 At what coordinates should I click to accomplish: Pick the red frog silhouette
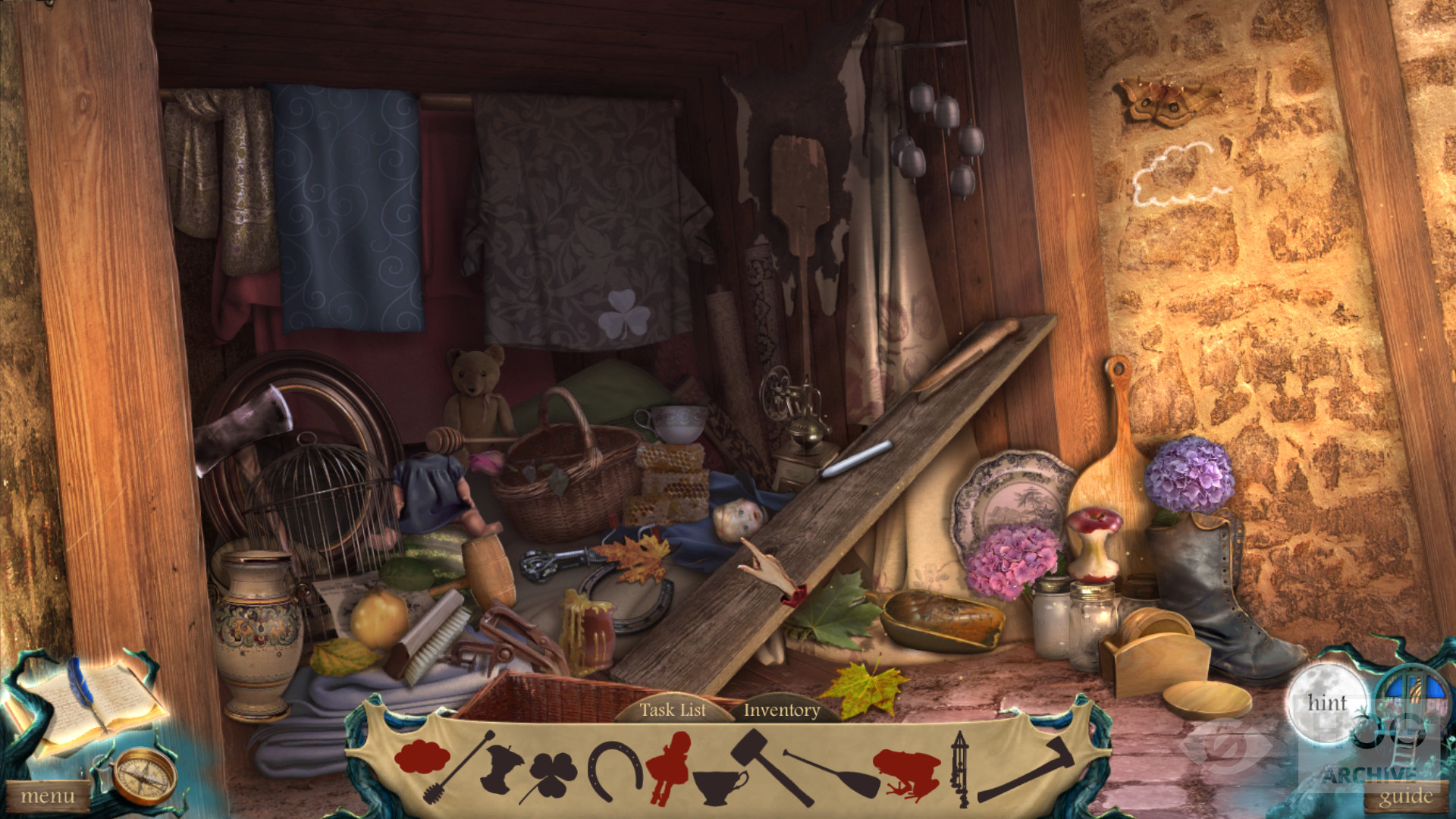click(x=906, y=773)
